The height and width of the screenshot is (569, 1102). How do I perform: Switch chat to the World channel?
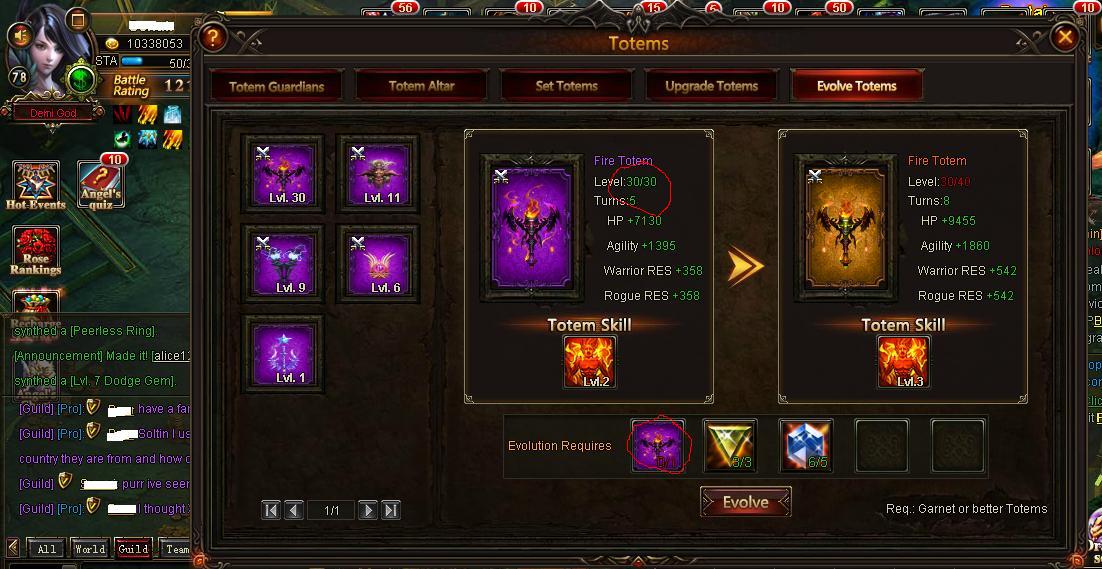tap(89, 549)
